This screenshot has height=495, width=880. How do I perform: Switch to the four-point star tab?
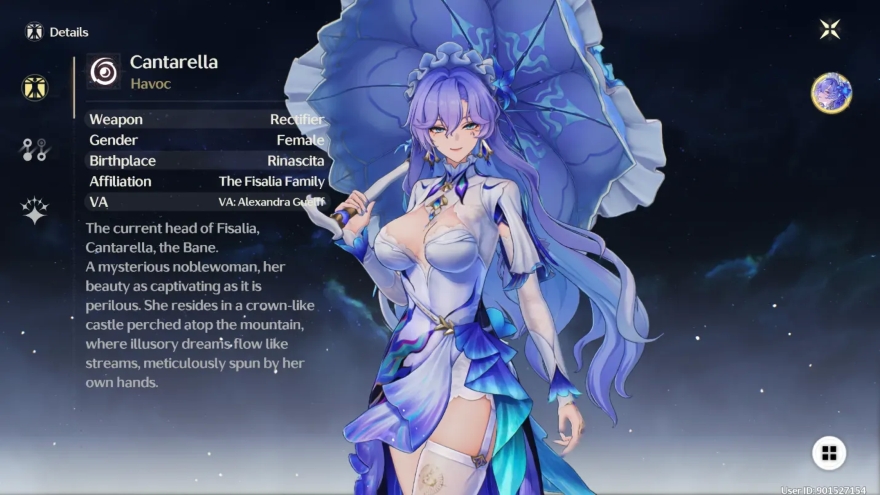coord(35,211)
